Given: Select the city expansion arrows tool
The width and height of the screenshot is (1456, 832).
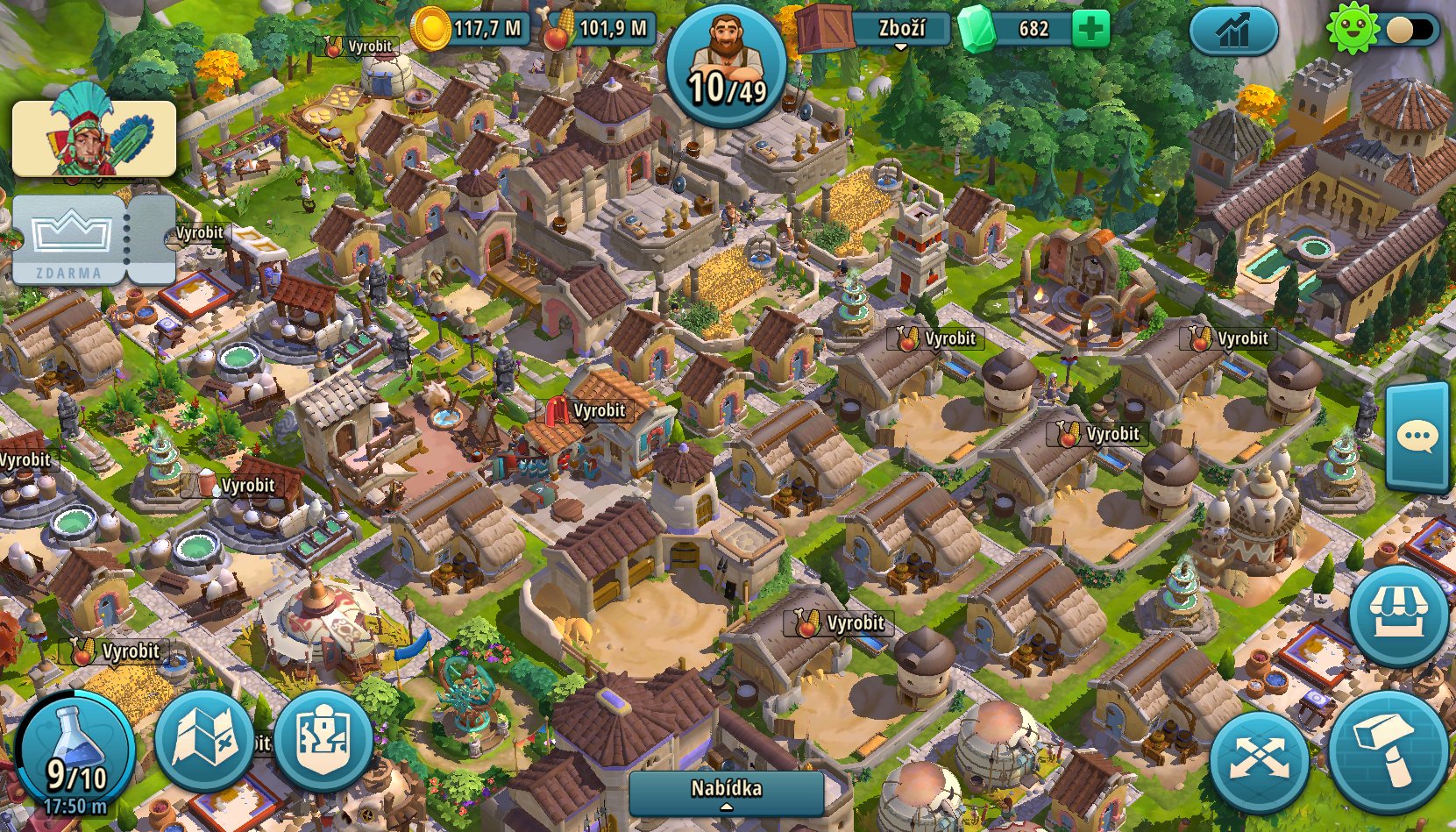Looking at the screenshot, I should [1260, 756].
